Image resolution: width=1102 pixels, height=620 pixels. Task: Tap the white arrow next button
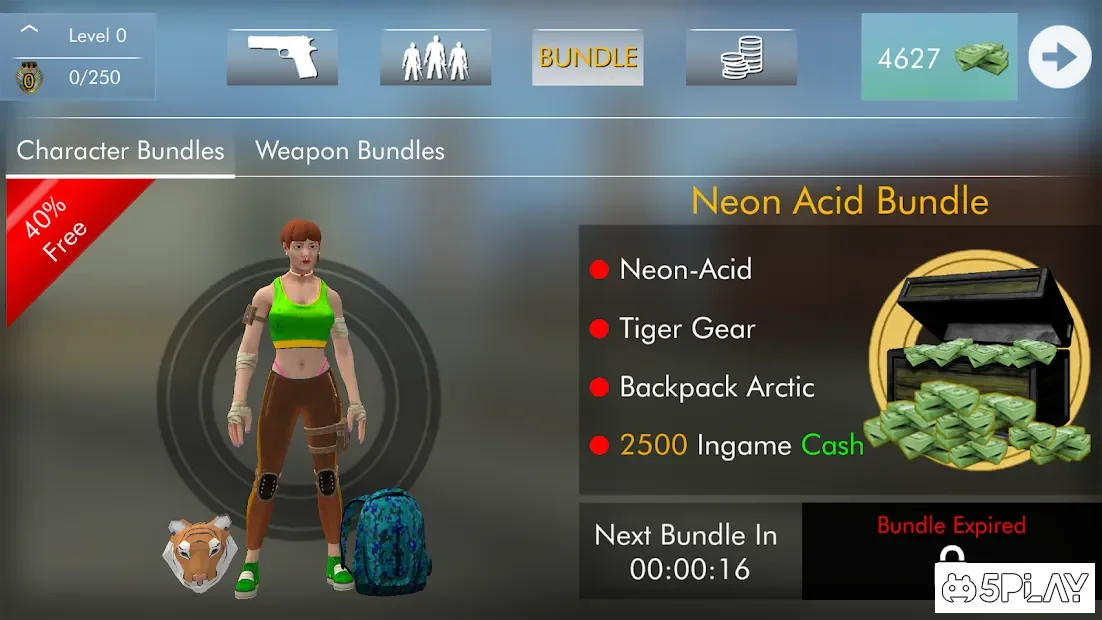pos(1060,58)
